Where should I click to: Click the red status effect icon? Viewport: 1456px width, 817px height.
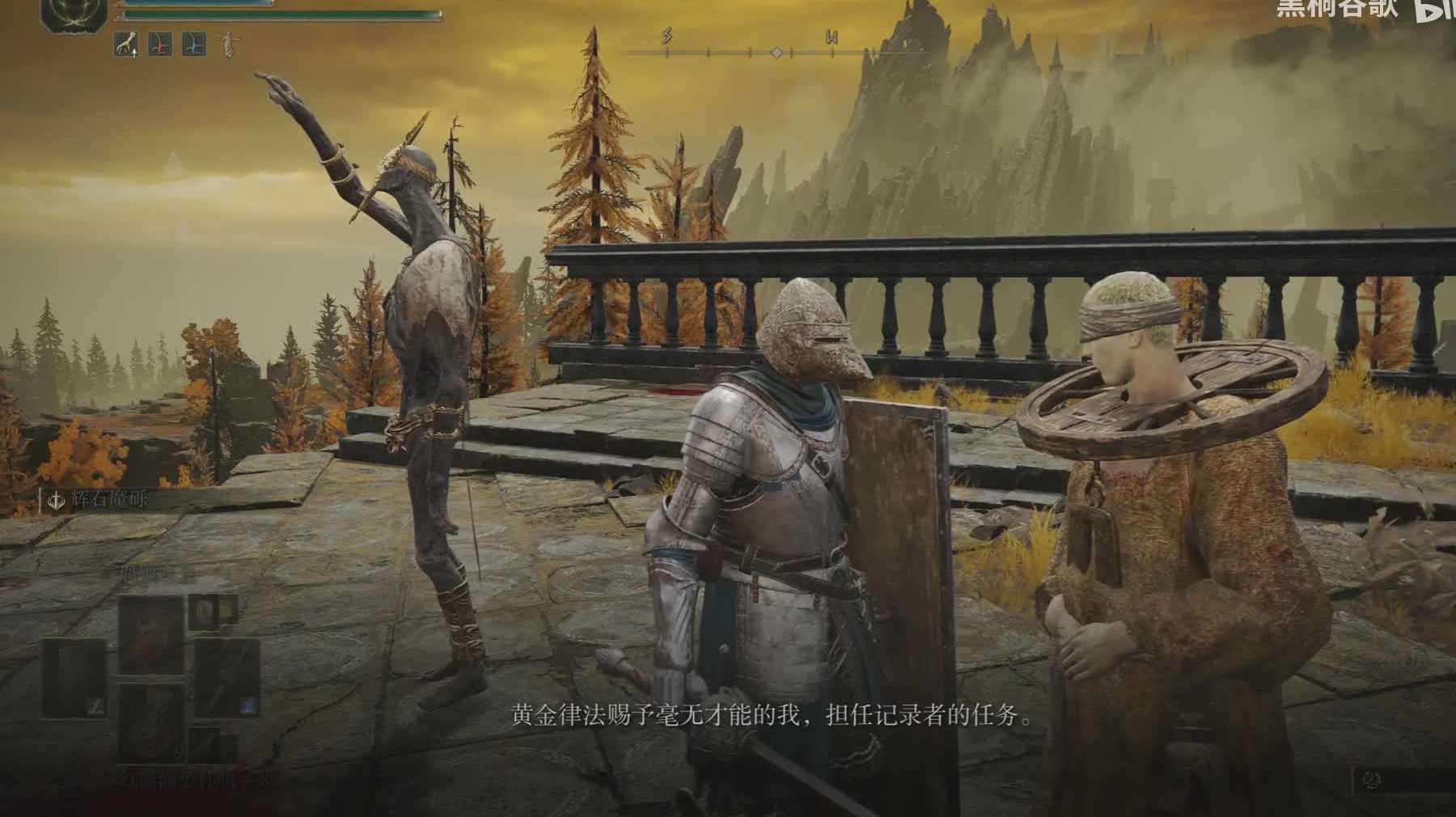[x=159, y=44]
